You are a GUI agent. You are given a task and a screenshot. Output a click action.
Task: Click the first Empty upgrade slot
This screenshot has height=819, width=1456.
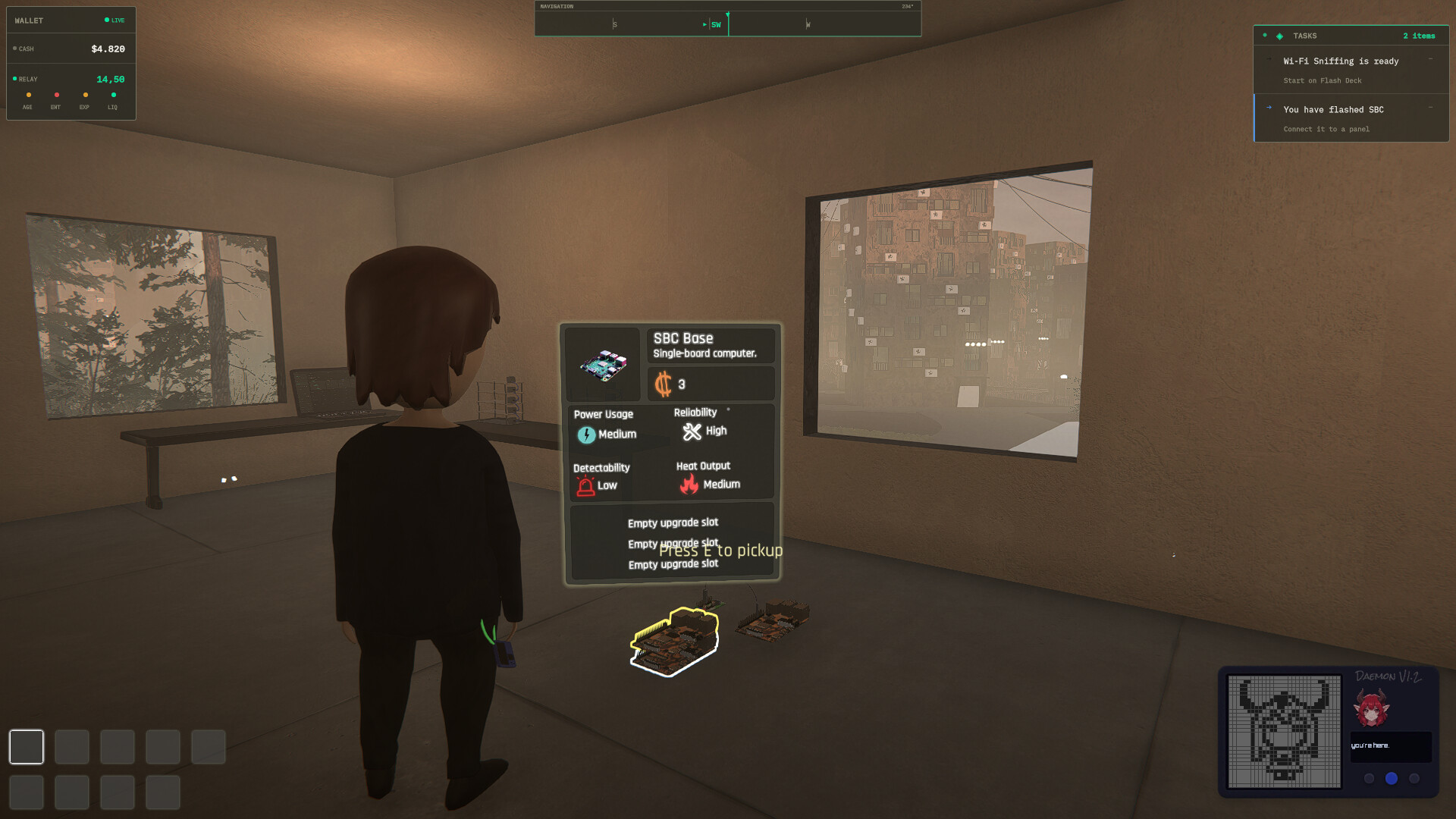coord(673,522)
